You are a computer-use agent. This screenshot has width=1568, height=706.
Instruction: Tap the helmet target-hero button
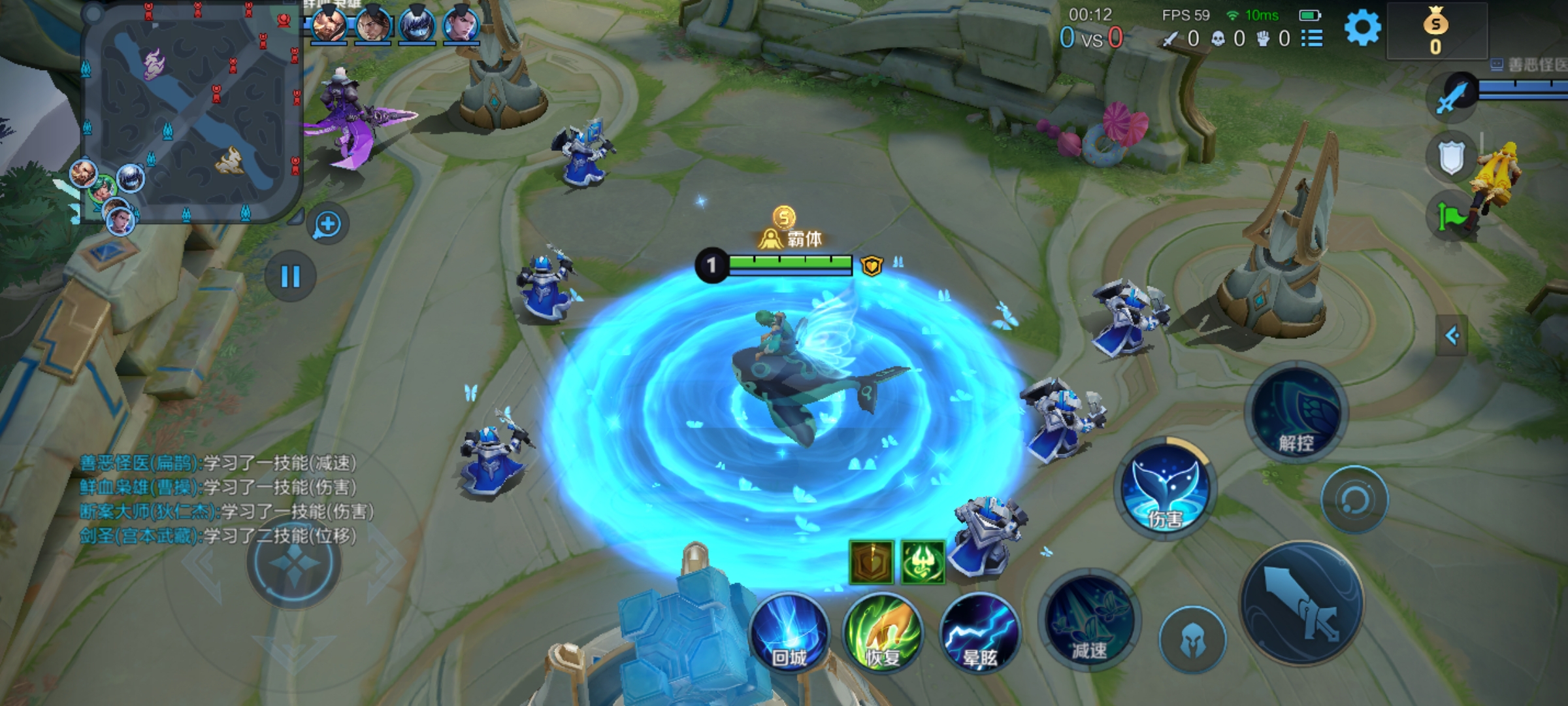tap(1192, 639)
